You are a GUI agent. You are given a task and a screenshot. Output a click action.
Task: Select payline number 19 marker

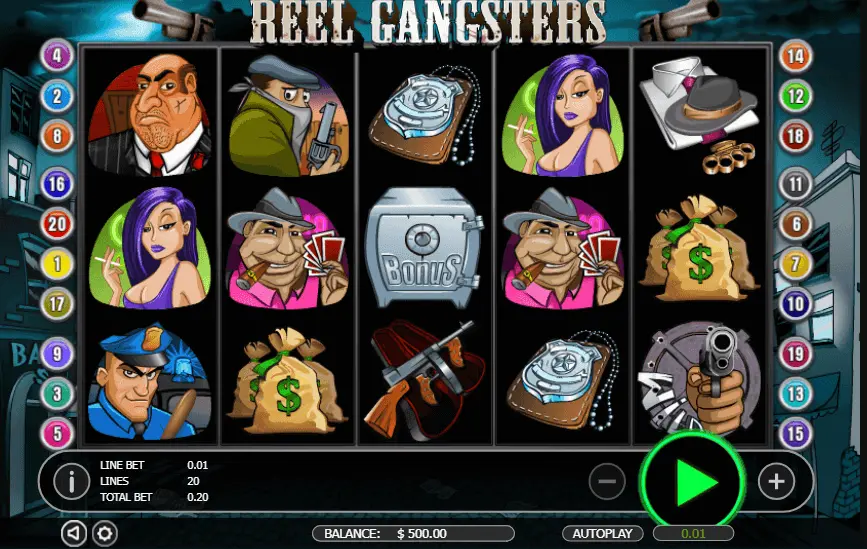pyautogui.click(x=796, y=353)
